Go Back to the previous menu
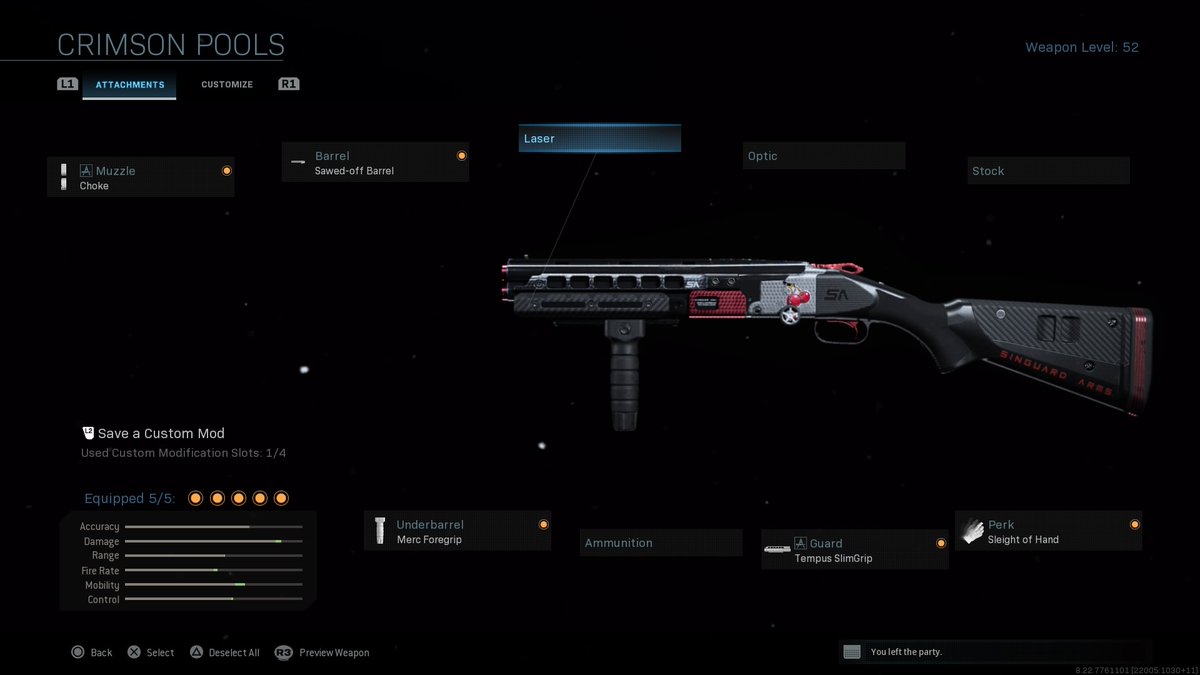 pos(91,652)
